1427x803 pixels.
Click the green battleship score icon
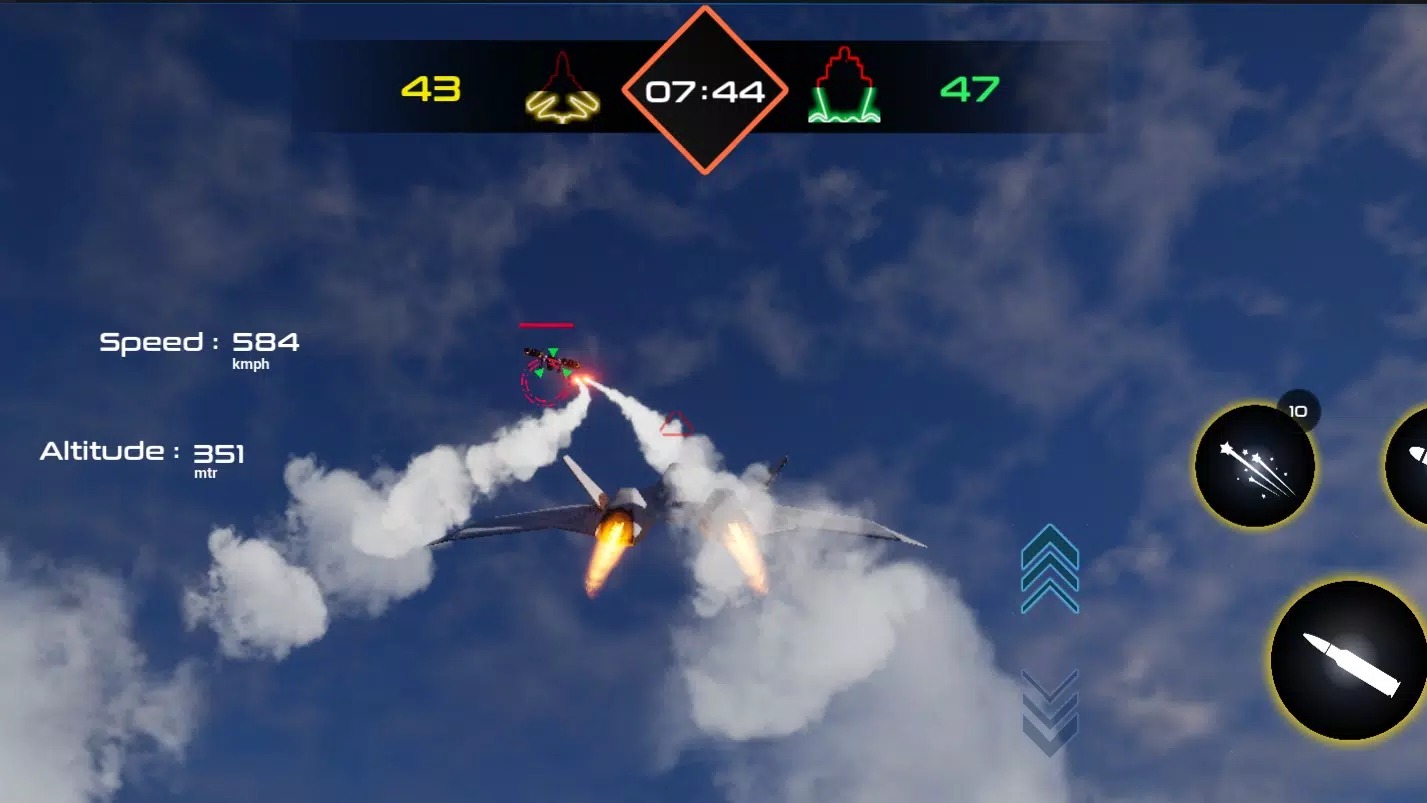coord(843,90)
